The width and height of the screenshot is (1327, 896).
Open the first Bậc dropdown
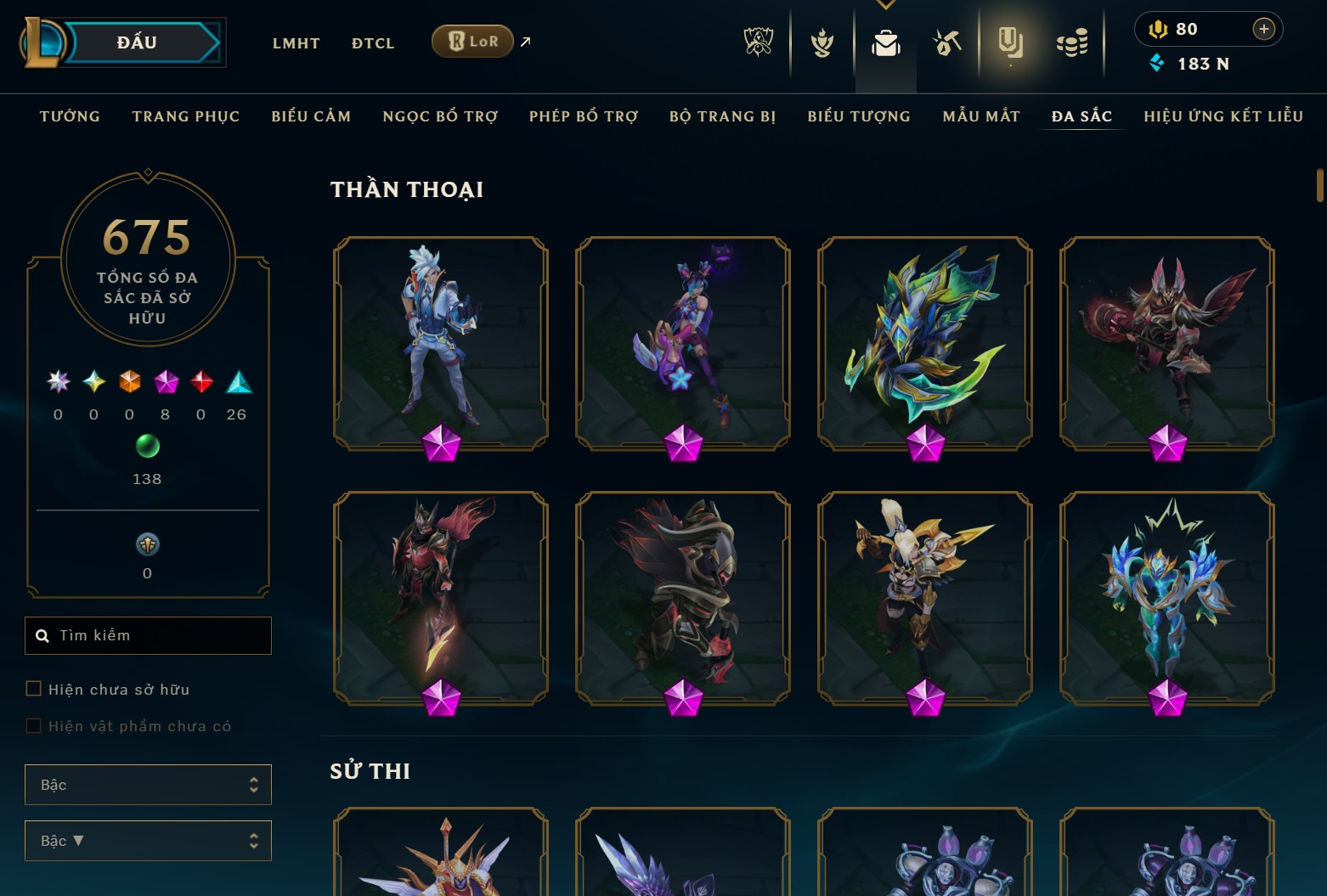(x=148, y=785)
